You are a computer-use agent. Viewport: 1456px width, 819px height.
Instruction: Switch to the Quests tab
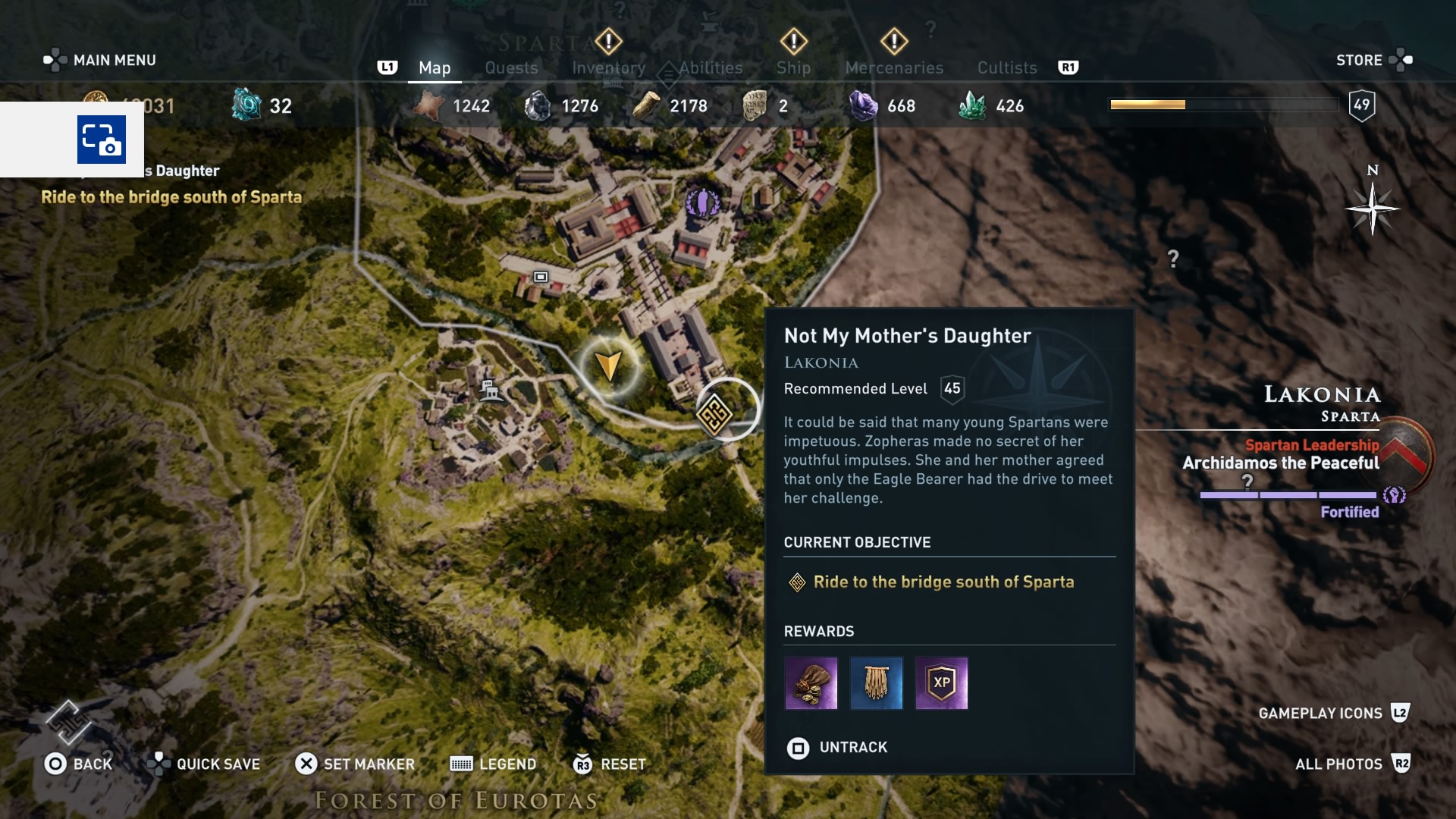click(x=511, y=67)
